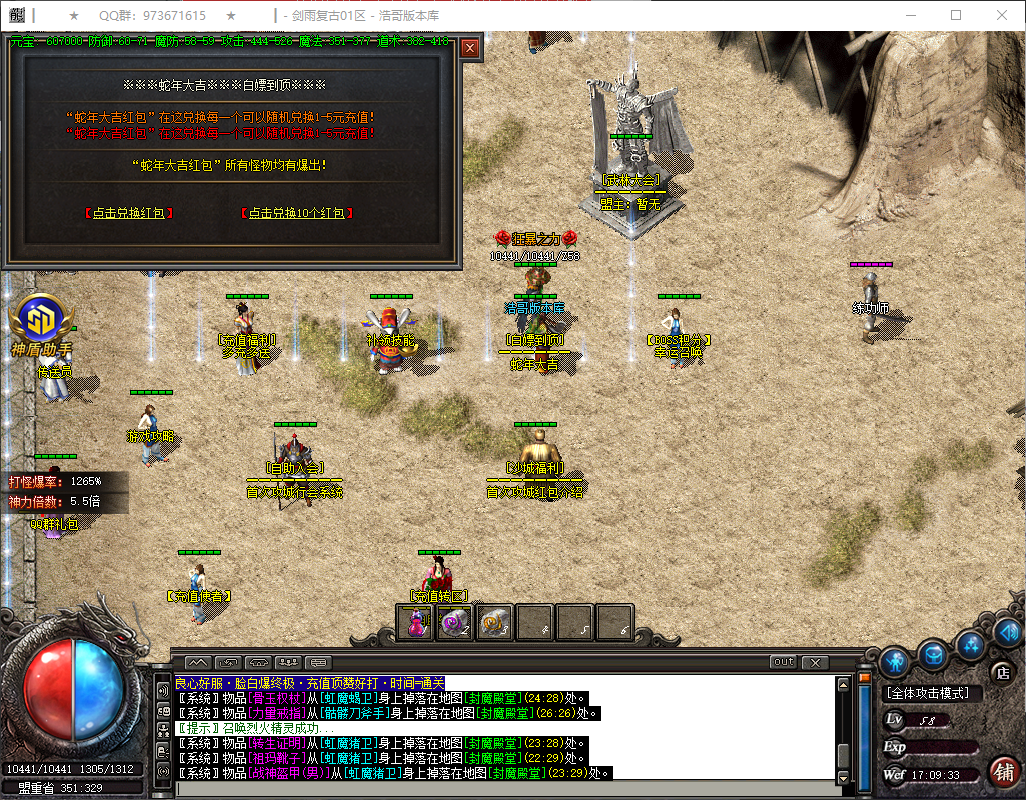1026x800 pixels.
Task: Maximize the game window
Action: (956, 15)
